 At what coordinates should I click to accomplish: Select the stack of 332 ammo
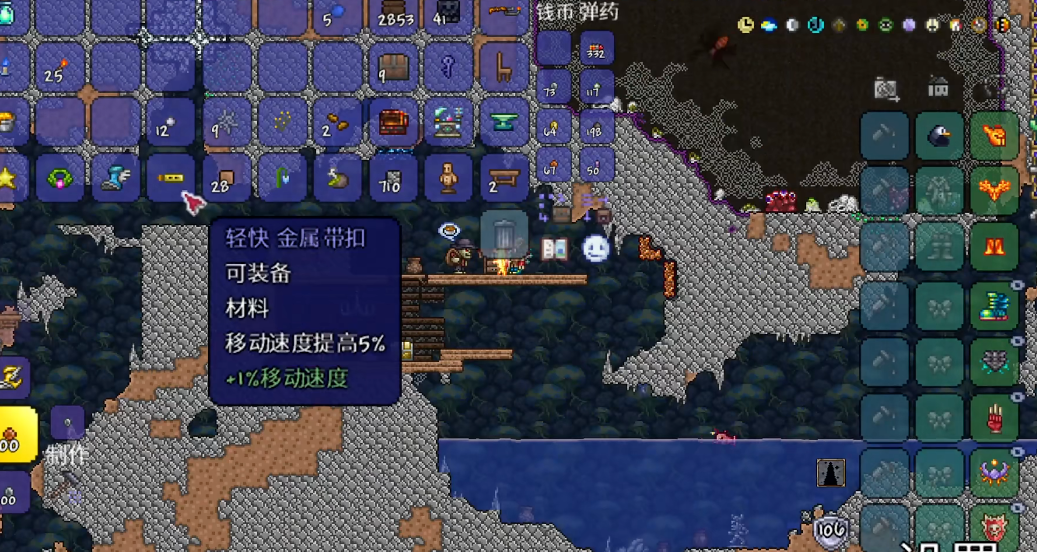(x=597, y=49)
